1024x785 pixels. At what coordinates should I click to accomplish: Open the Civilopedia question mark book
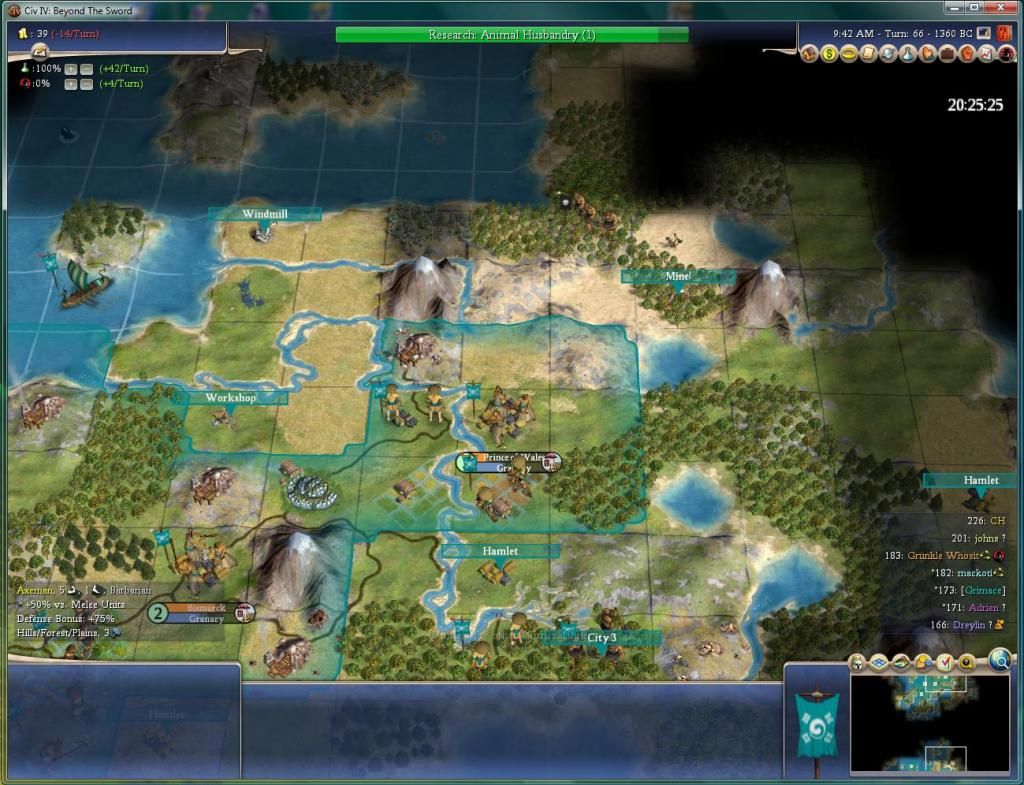[x=1004, y=33]
